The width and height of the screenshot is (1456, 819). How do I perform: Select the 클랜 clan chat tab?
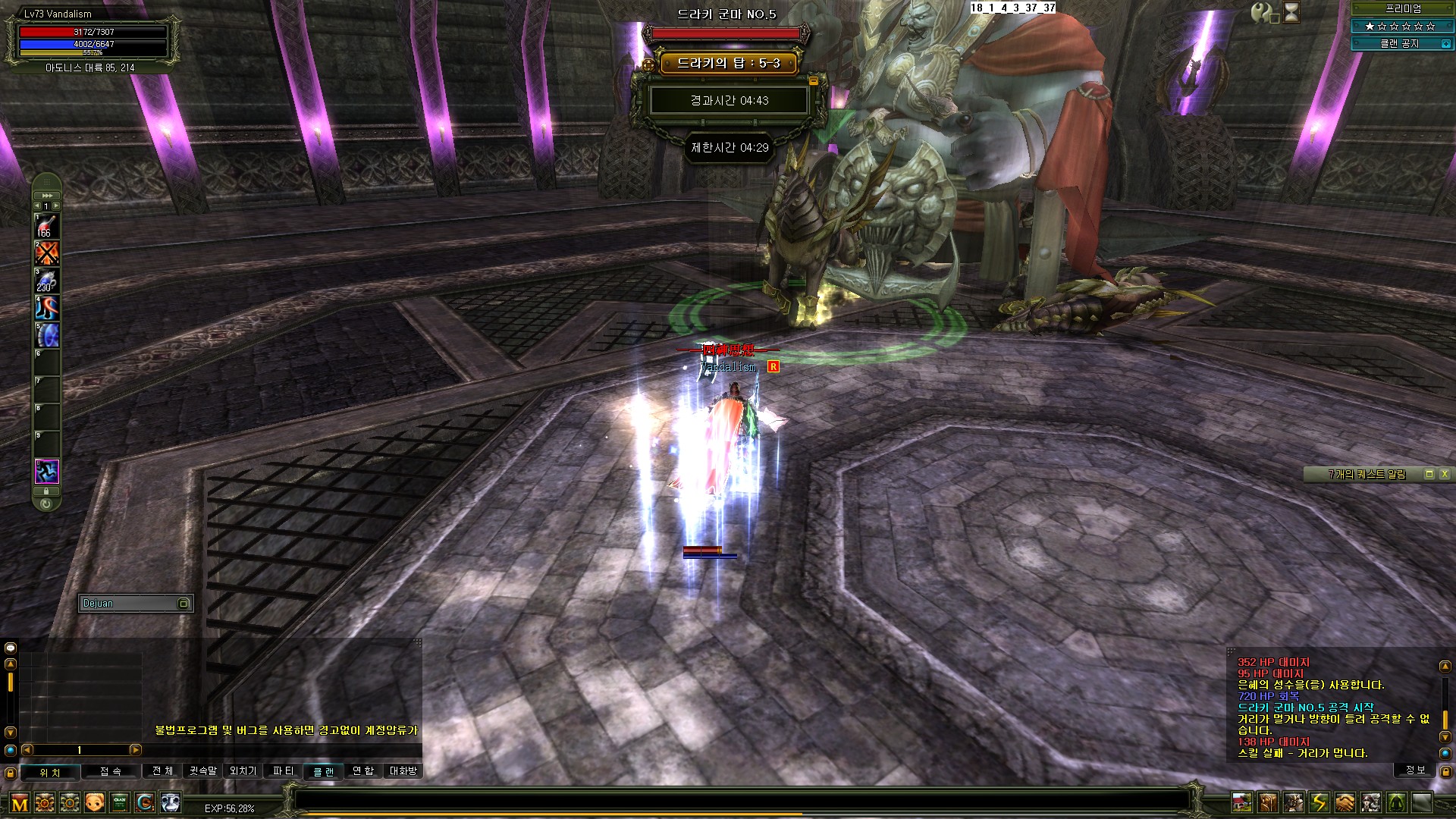324,771
